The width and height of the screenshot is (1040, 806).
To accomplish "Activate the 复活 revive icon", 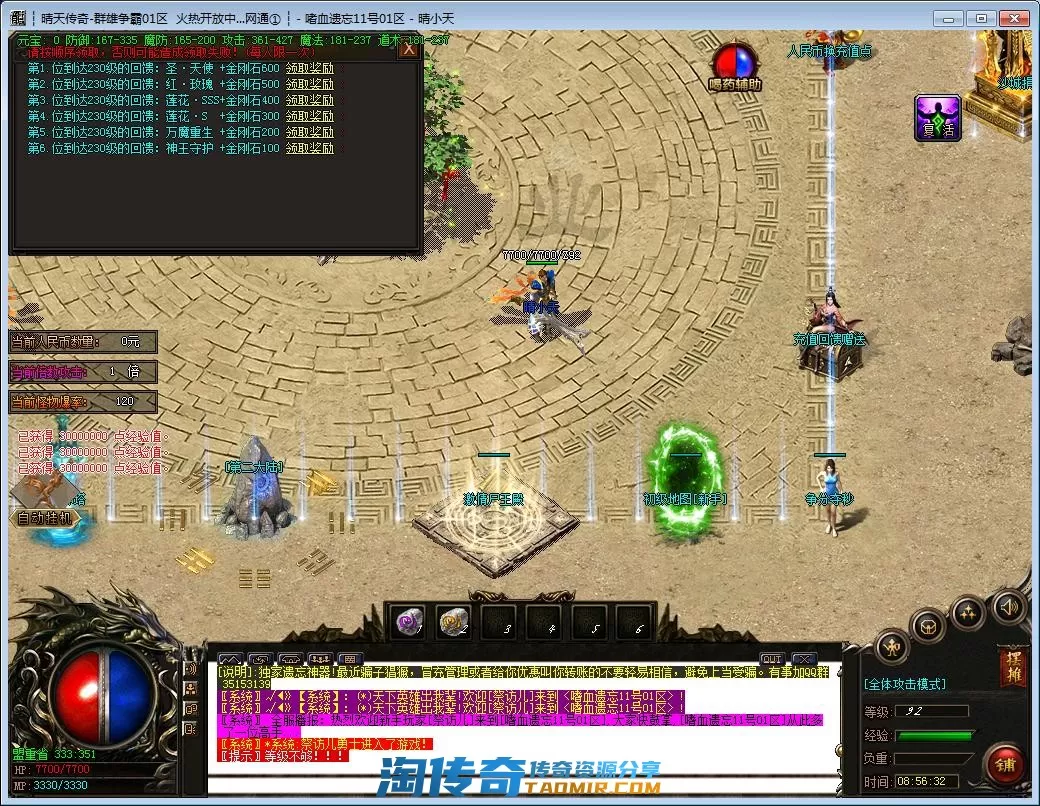I will 937,118.
